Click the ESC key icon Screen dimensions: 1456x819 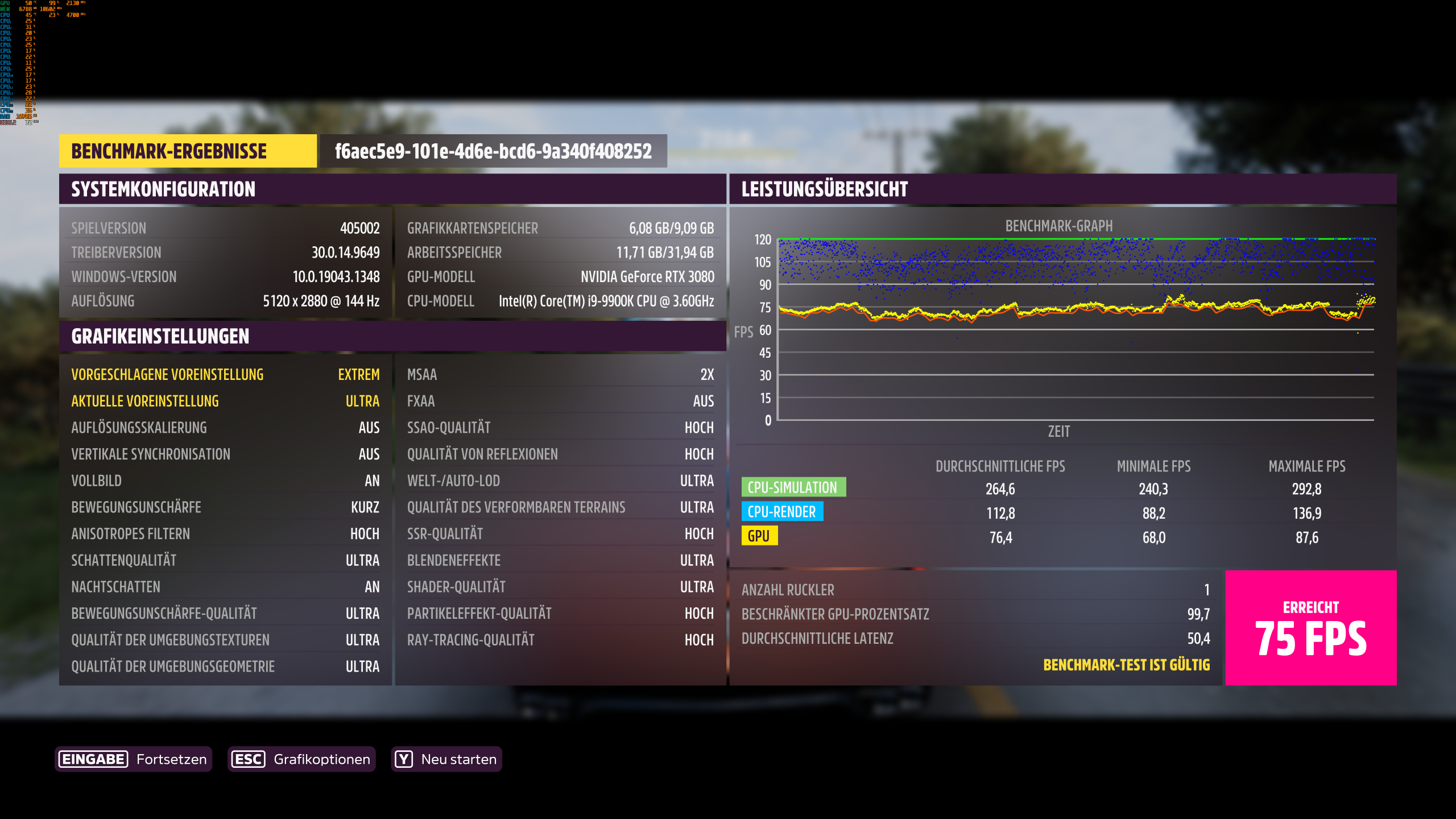pyautogui.click(x=248, y=759)
